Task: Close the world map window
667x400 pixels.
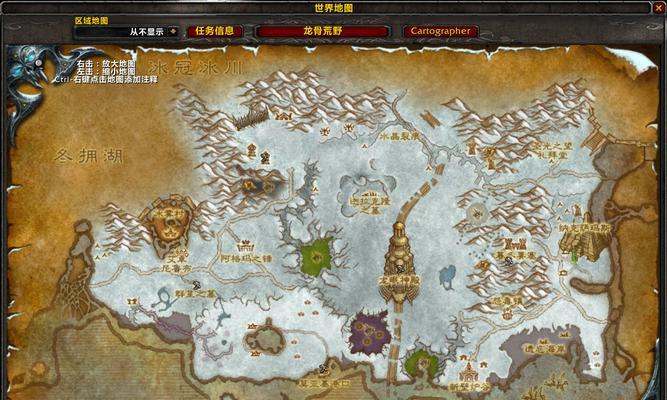Action: (x=658, y=8)
